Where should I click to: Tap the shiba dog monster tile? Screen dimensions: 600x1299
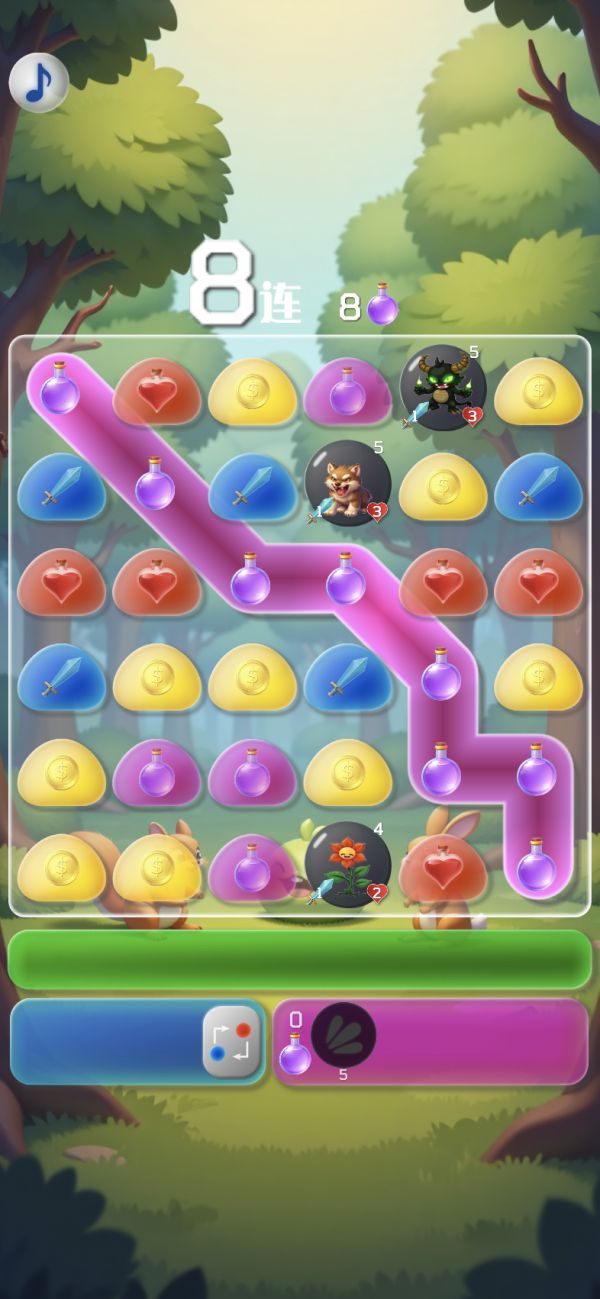pyautogui.click(x=347, y=483)
